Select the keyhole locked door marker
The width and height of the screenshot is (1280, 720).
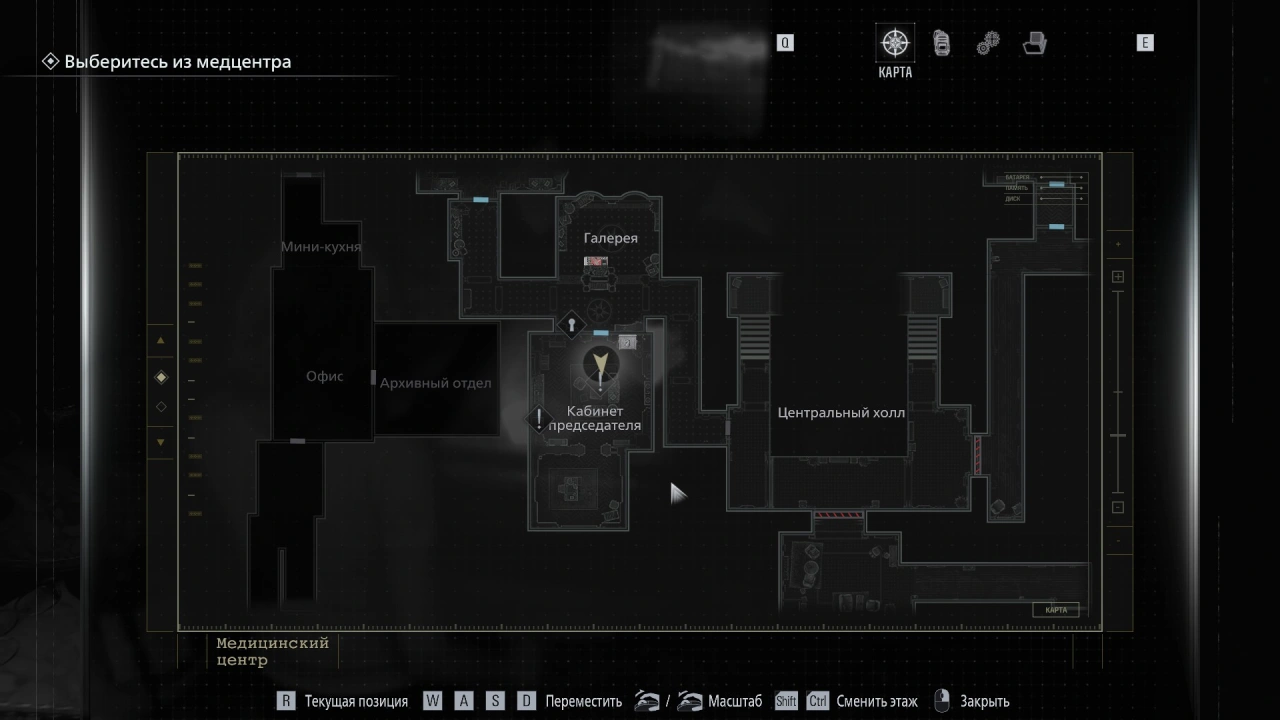571,324
